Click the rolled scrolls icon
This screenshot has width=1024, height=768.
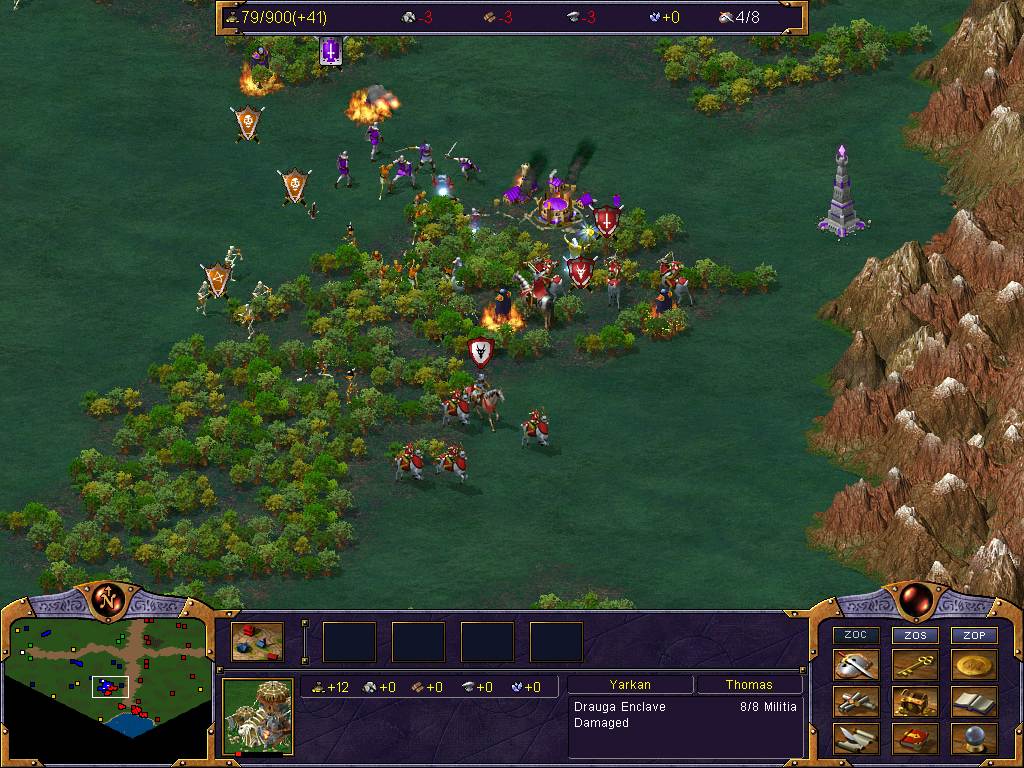tap(857, 702)
